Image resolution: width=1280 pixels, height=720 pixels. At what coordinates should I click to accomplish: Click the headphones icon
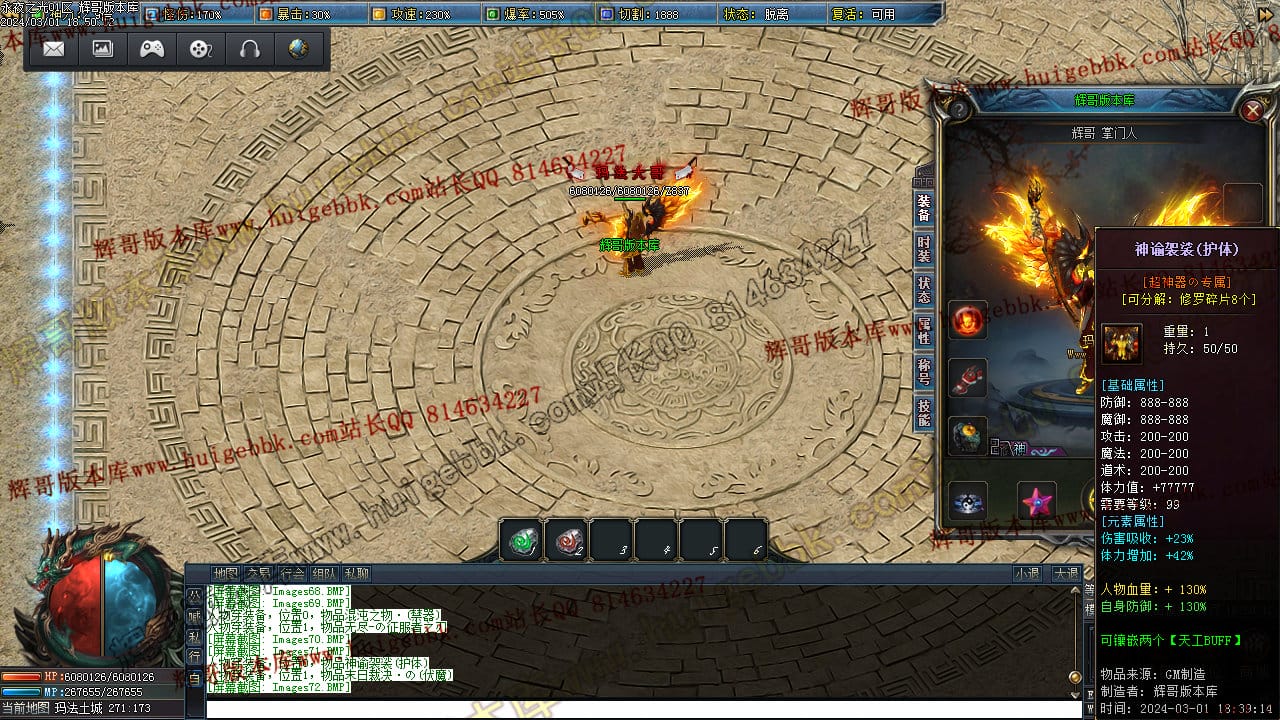coord(250,49)
